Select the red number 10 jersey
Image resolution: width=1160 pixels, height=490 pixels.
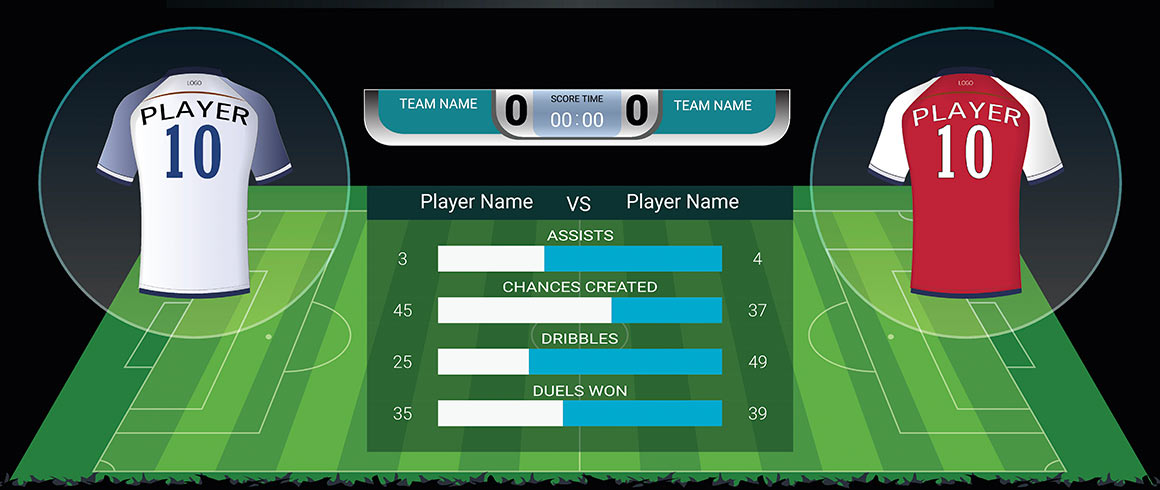(x=966, y=185)
